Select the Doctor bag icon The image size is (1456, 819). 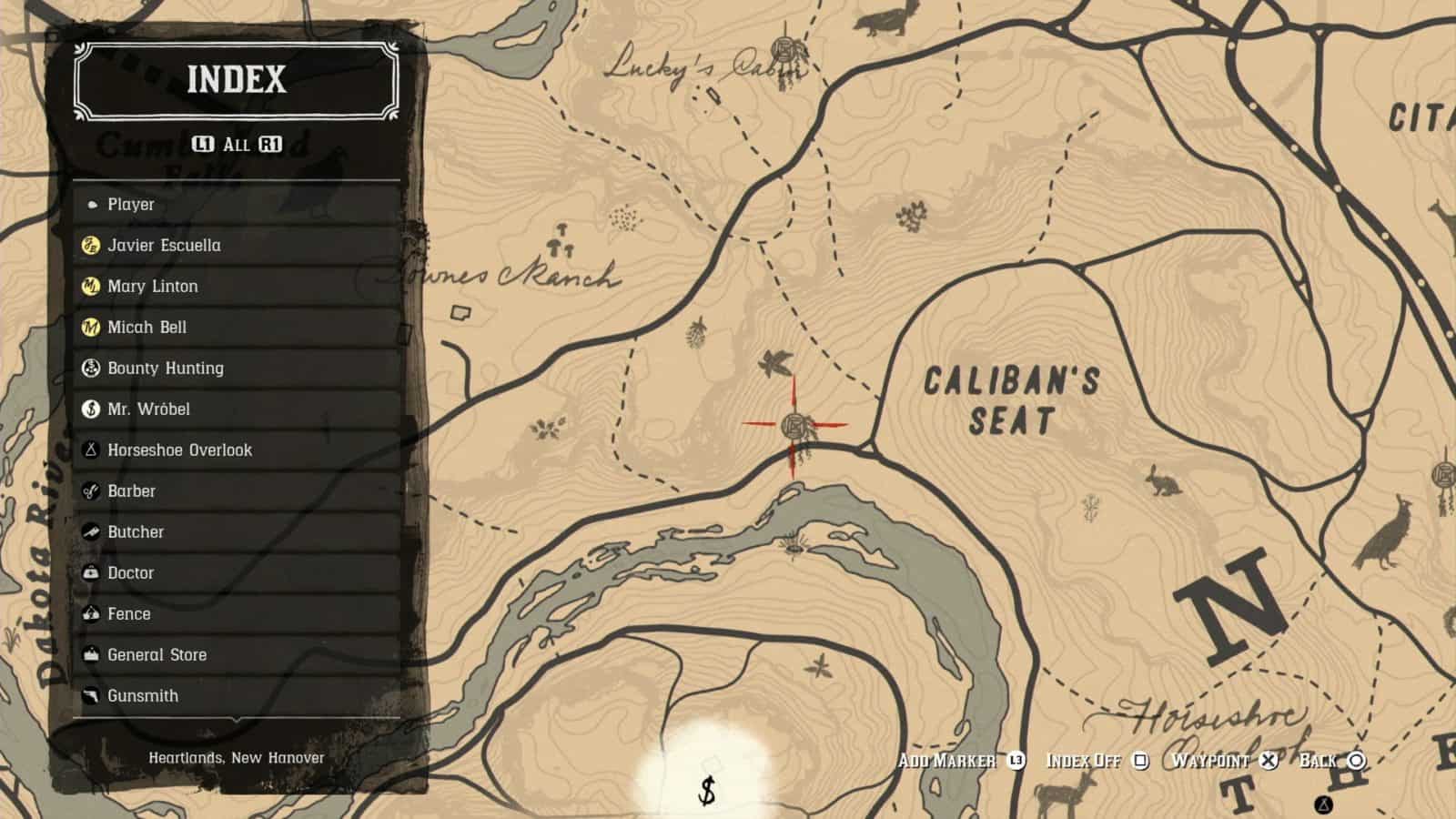click(90, 572)
